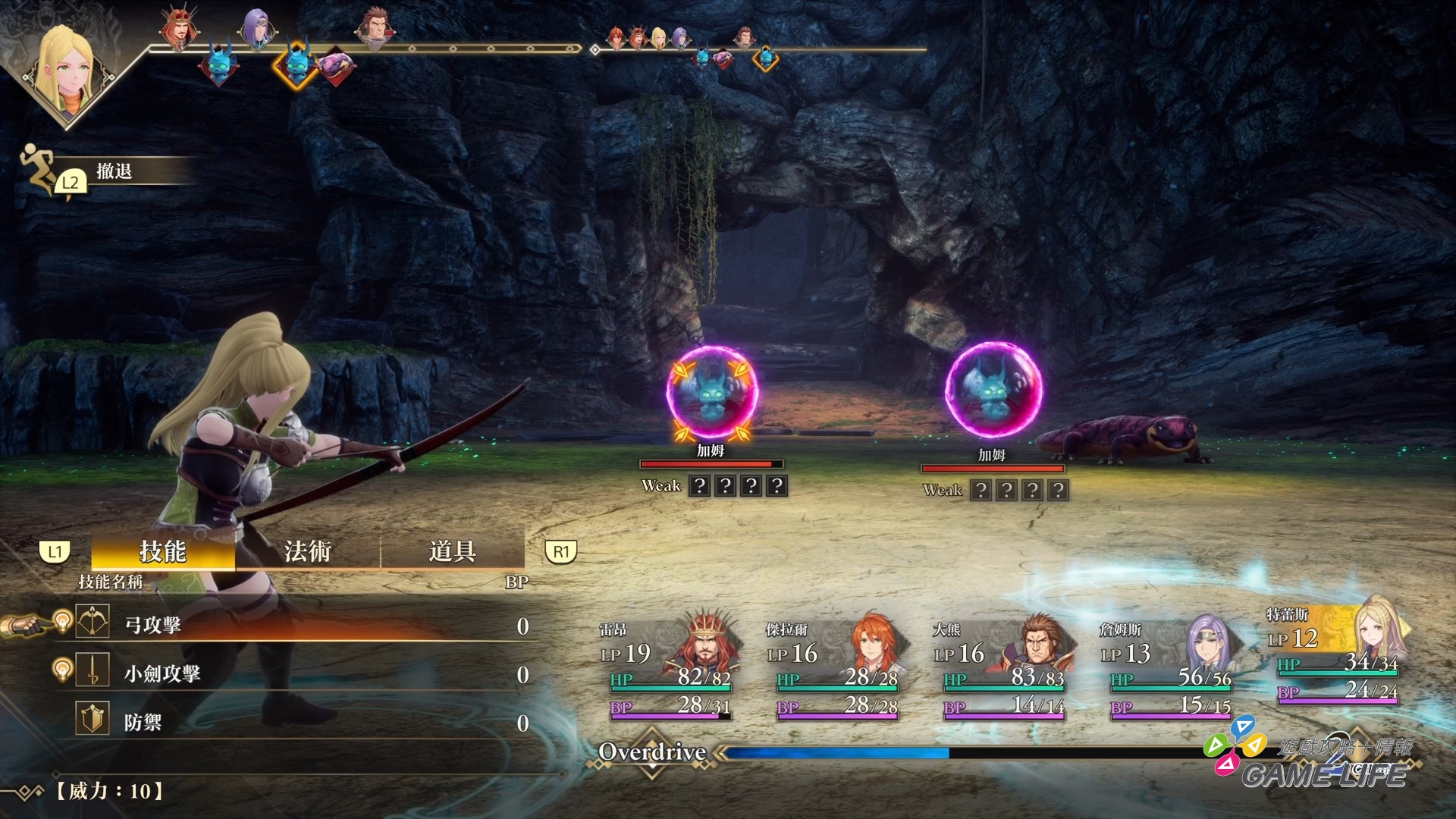
Task: Switch to the 技能 skills tab
Action: (162, 551)
